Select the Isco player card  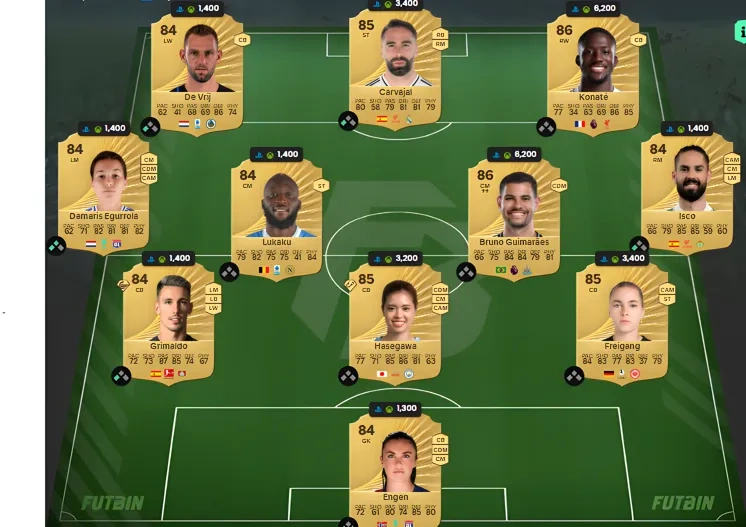click(686, 190)
